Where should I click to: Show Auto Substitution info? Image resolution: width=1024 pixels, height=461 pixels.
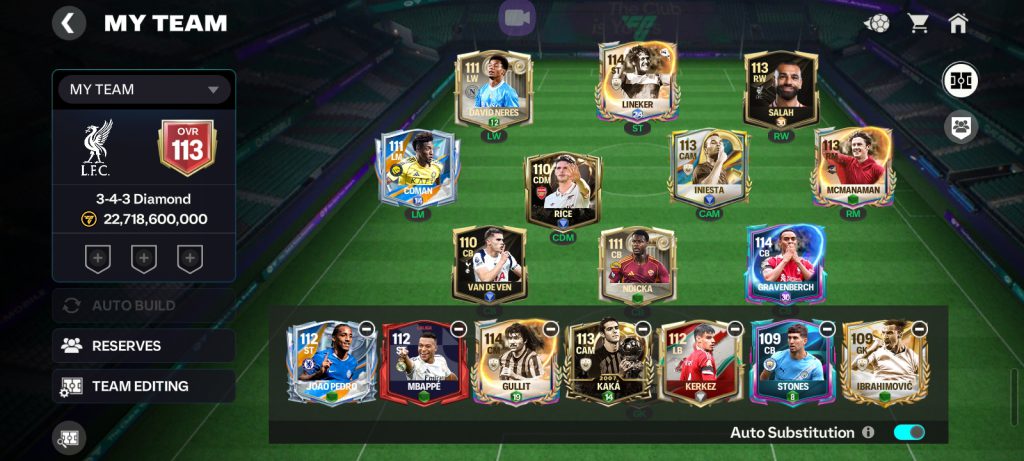click(x=868, y=432)
